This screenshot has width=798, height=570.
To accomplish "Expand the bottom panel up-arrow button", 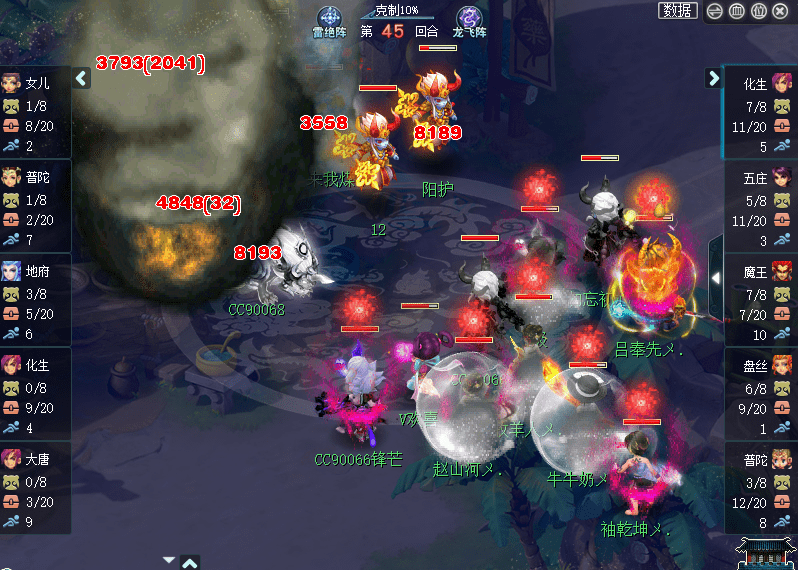I will [190, 562].
